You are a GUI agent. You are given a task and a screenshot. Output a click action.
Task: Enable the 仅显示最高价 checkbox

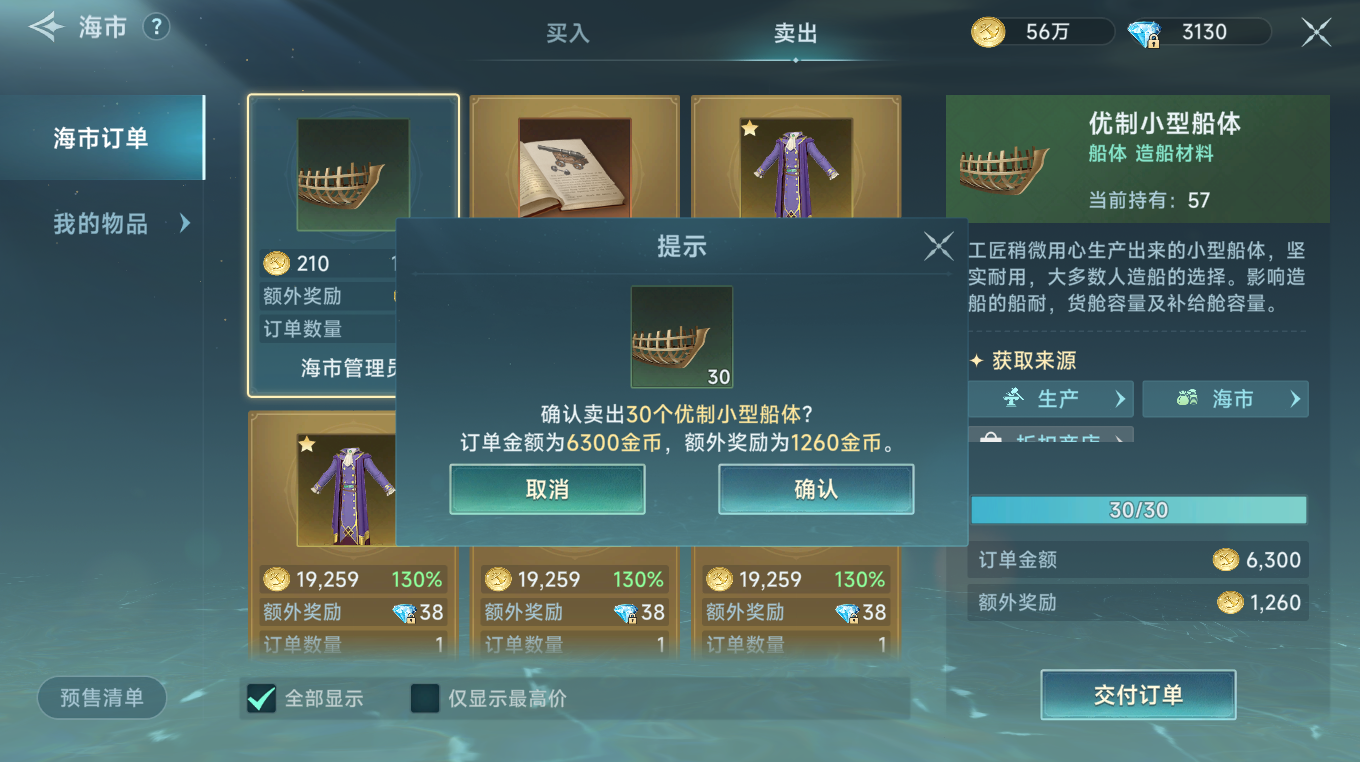[x=424, y=699]
